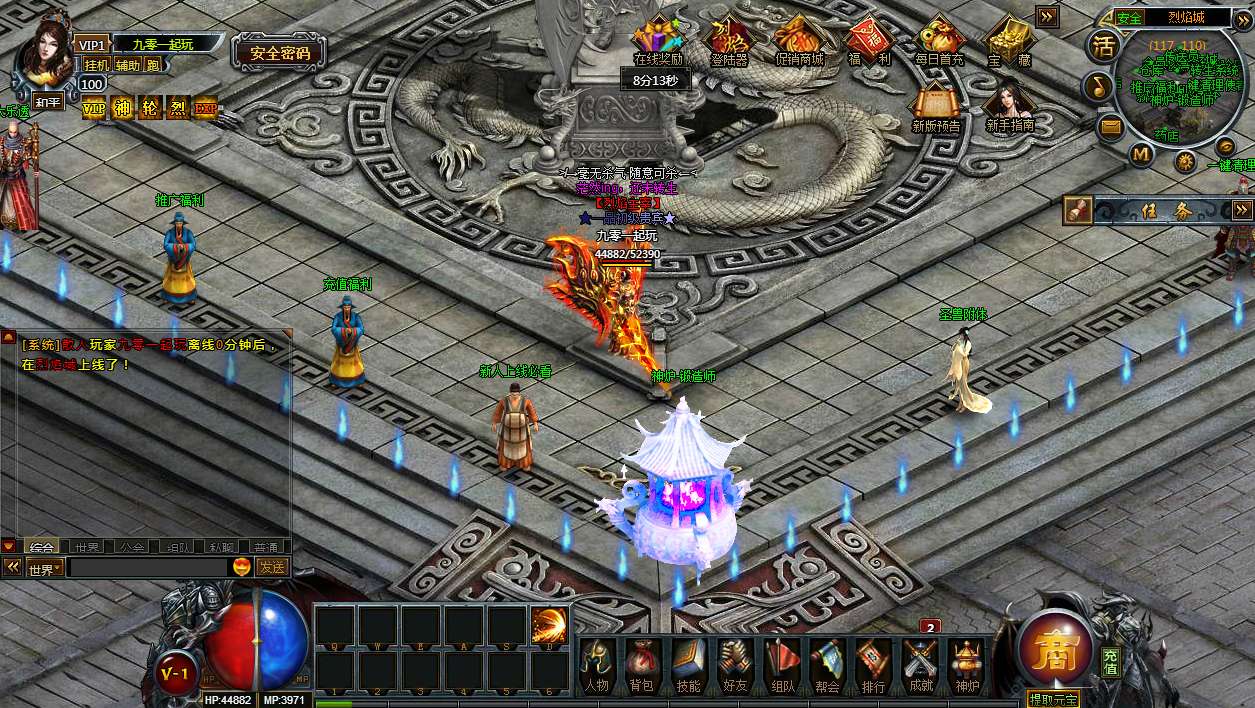Open the 成就 achievements menu
The height and width of the screenshot is (708, 1255).
click(x=920, y=664)
